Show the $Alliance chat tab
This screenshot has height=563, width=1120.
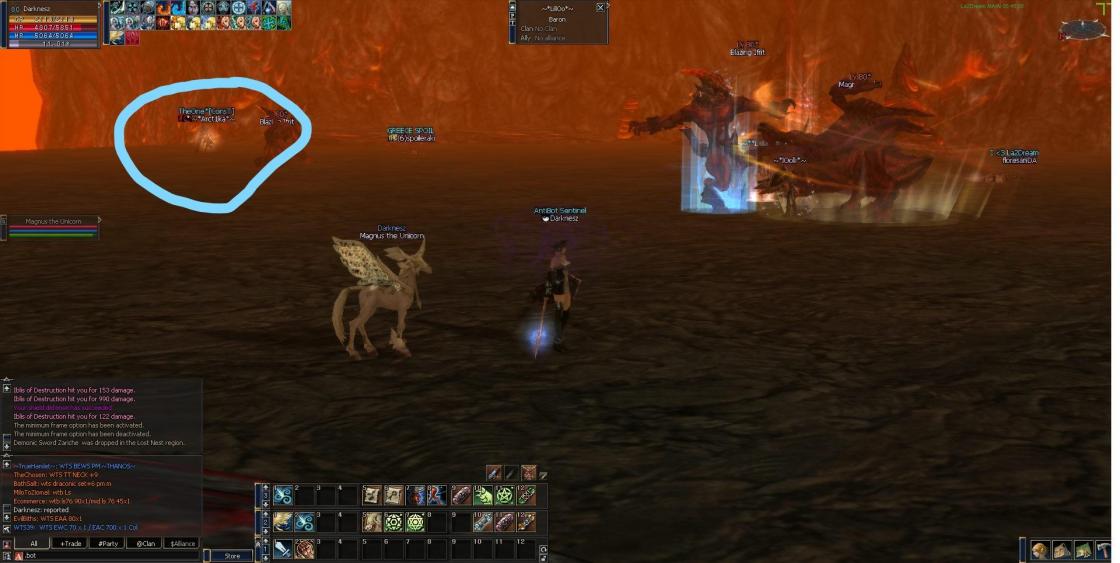coord(180,543)
